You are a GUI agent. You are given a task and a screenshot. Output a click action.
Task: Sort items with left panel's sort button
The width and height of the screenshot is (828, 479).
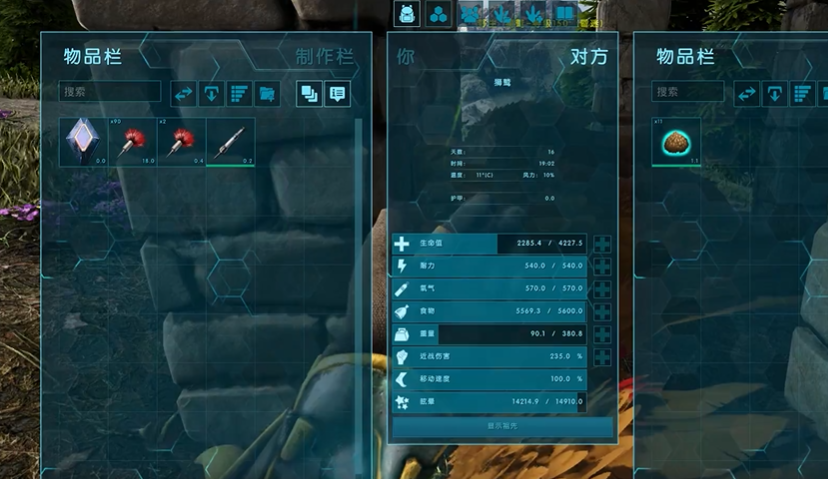click(239, 93)
